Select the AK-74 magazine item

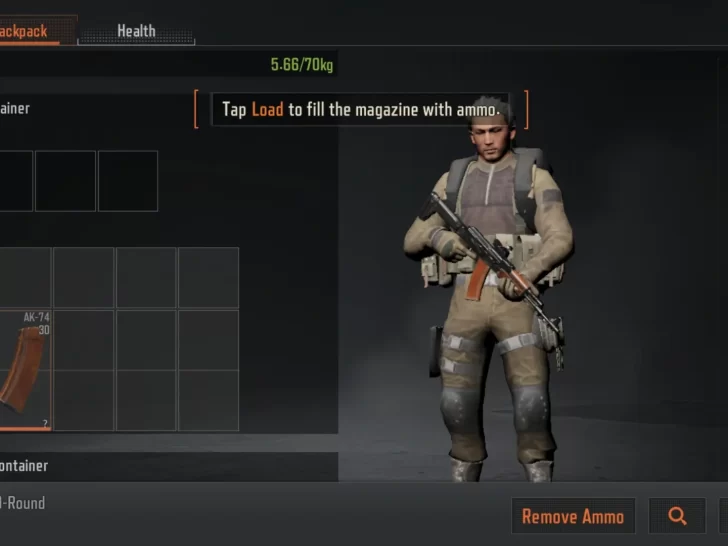click(x=24, y=370)
